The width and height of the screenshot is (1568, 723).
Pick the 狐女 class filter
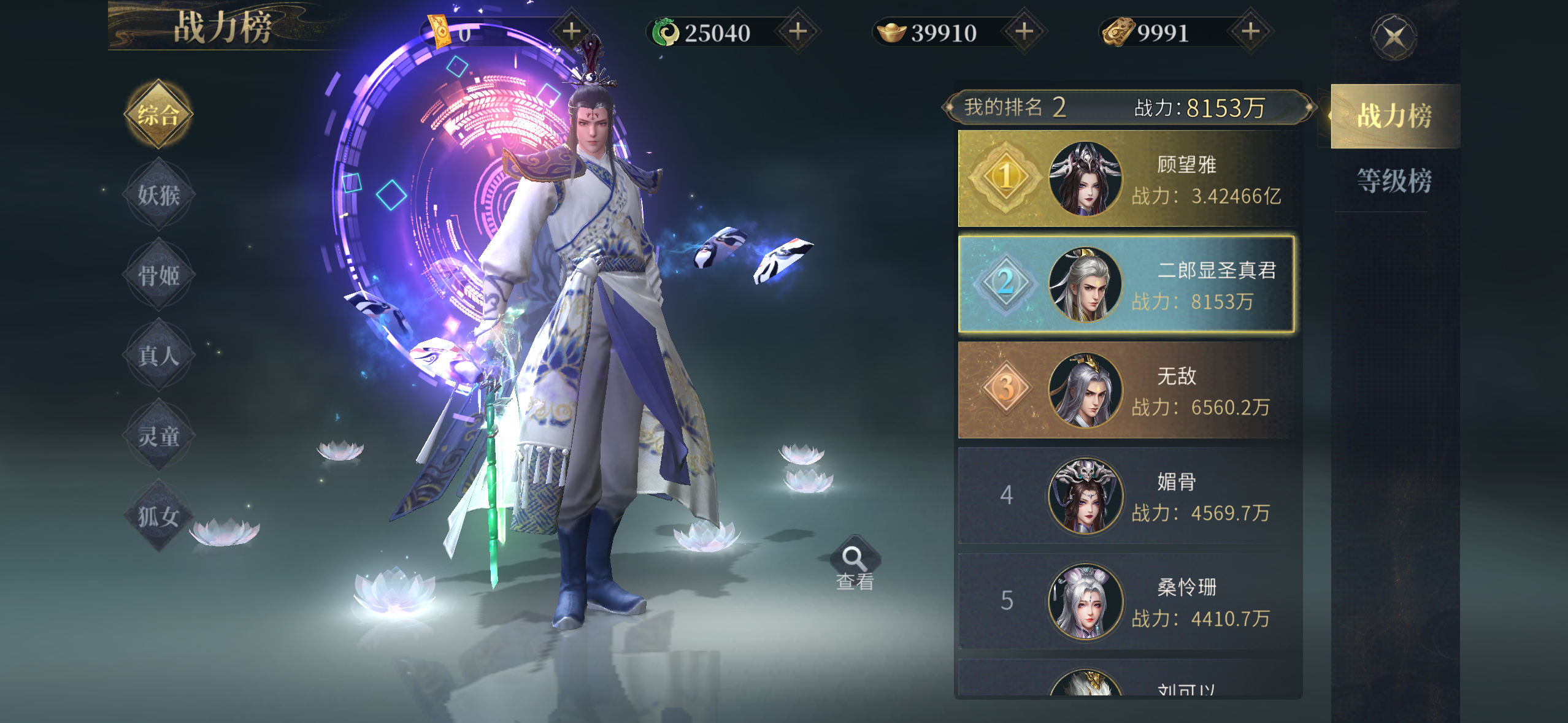pos(158,516)
